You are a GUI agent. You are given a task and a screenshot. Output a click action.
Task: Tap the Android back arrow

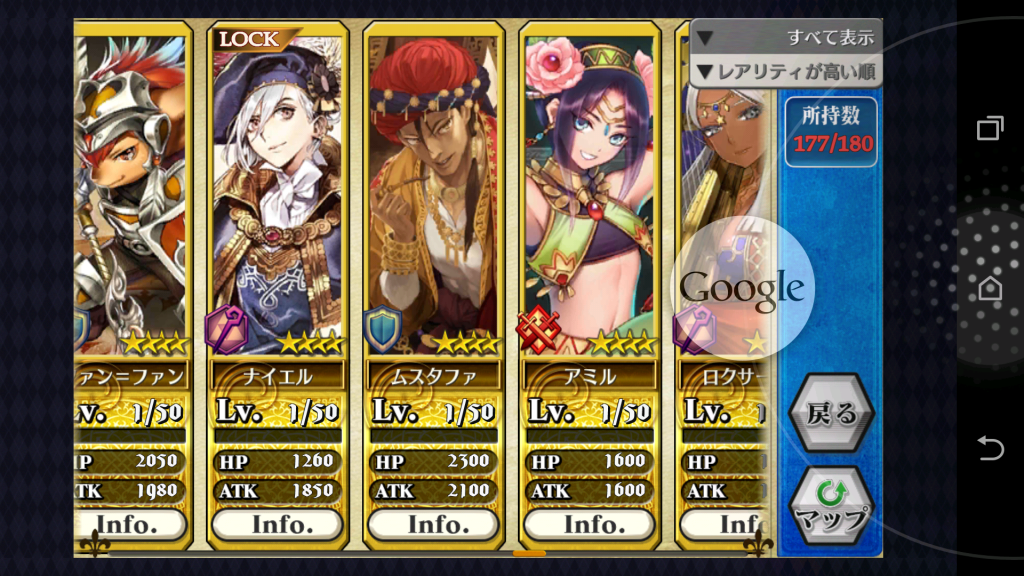point(990,449)
